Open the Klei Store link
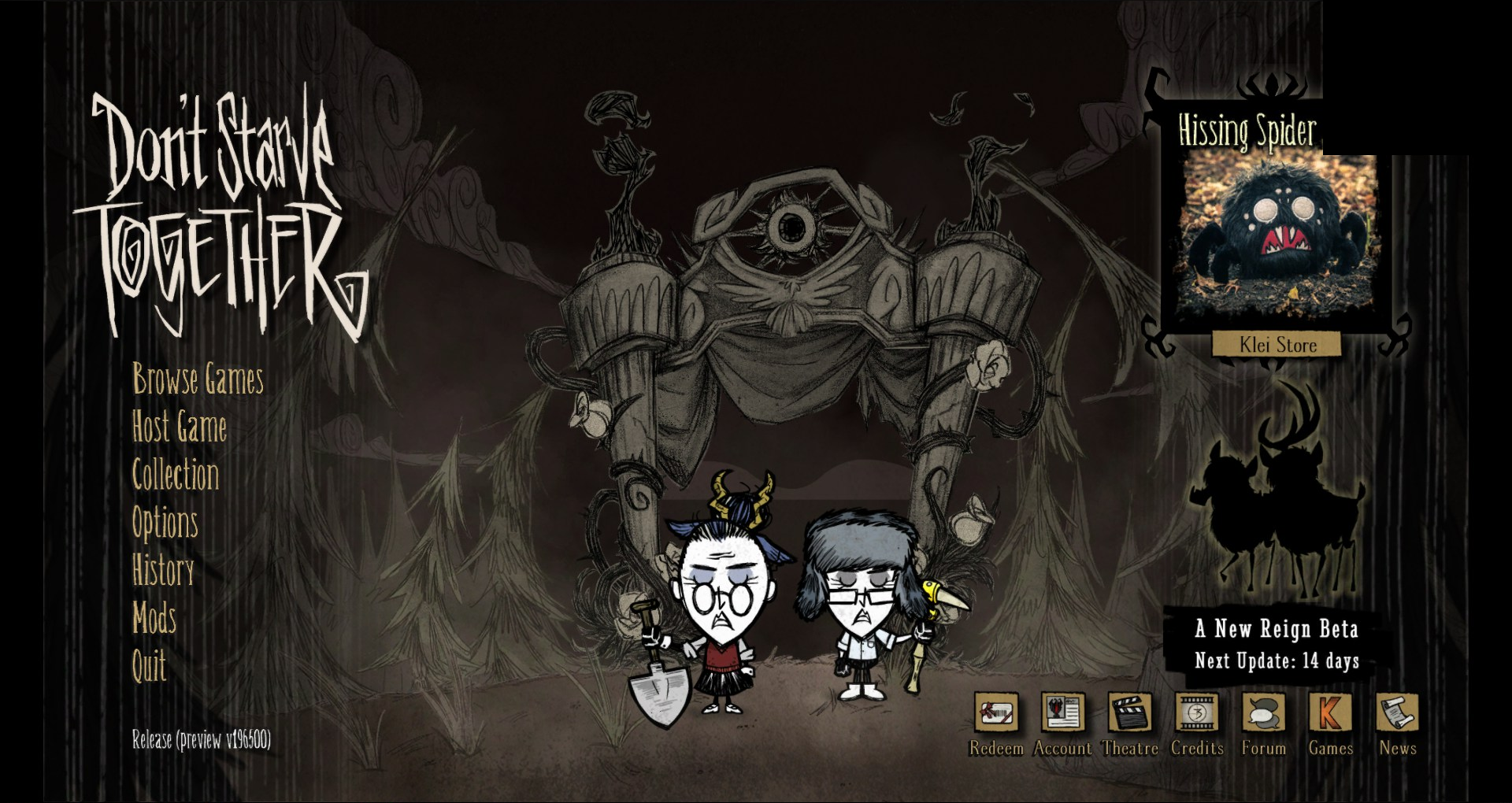 coord(1276,345)
